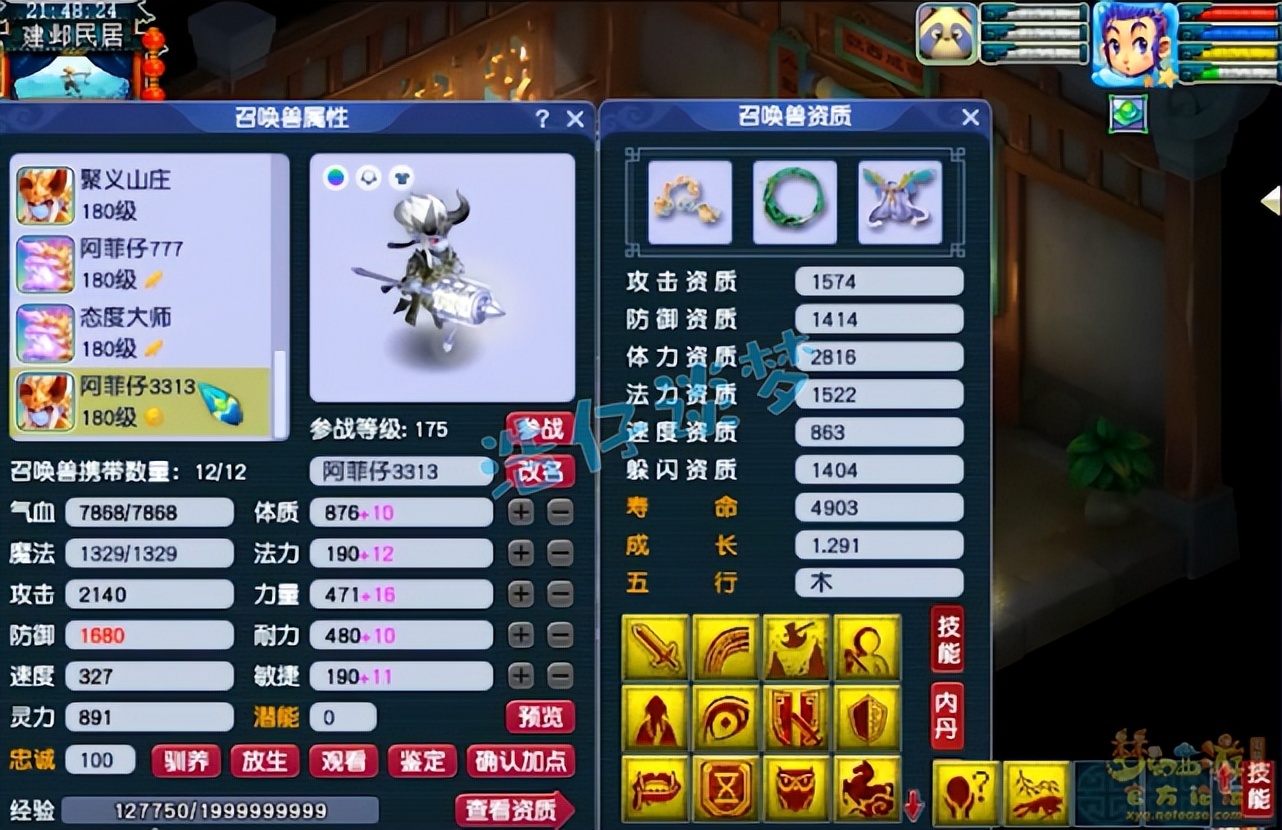The height and width of the screenshot is (830, 1282).
Task: Select the sword attack skill icon
Action: (x=656, y=648)
